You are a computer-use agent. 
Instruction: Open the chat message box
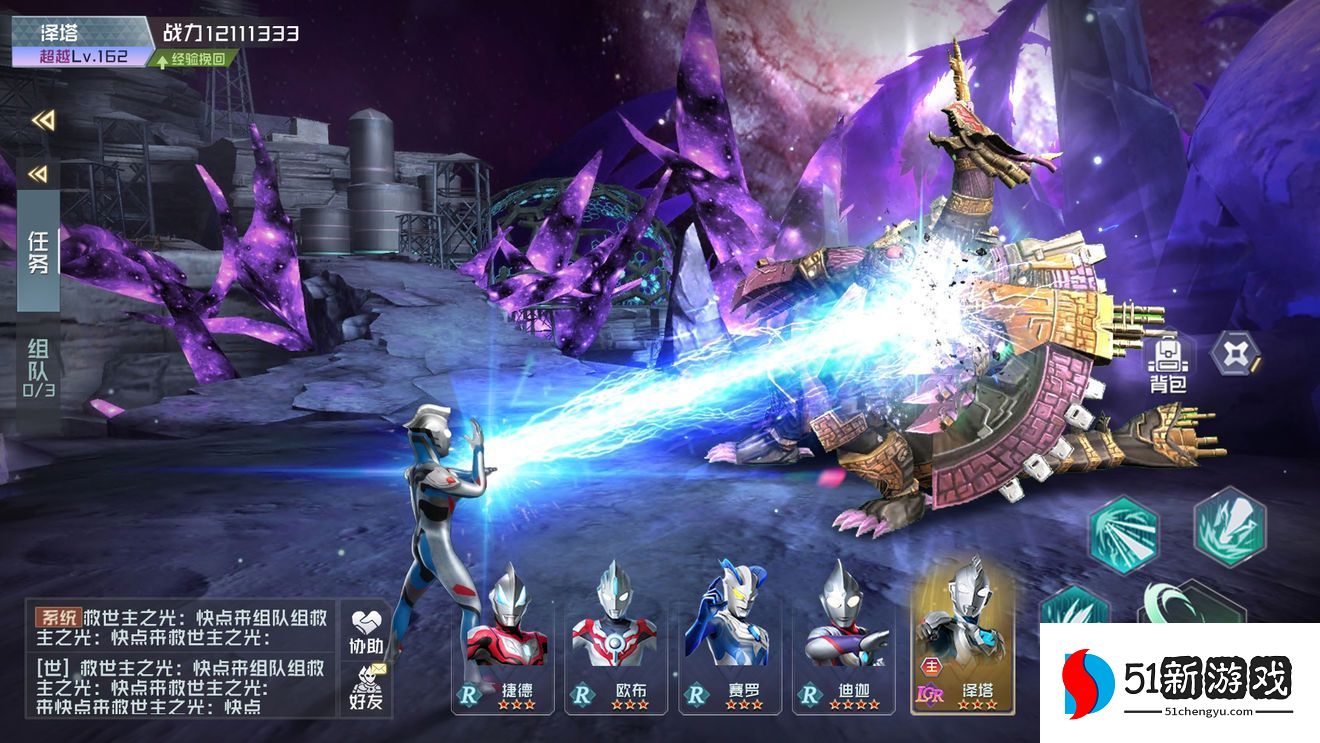pyautogui.click(x=180, y=659)
